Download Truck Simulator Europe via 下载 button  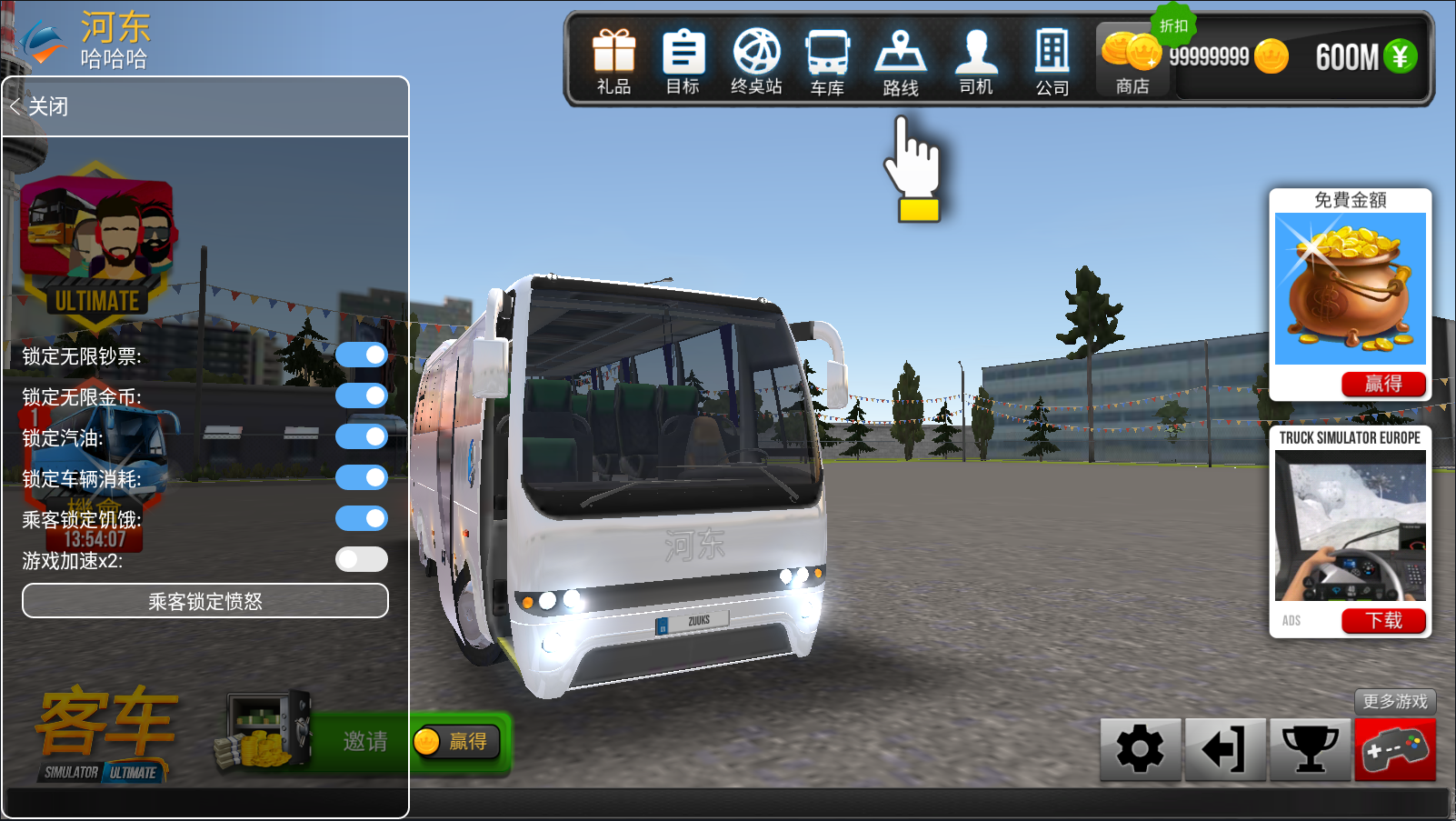(x=1382, y=620)
